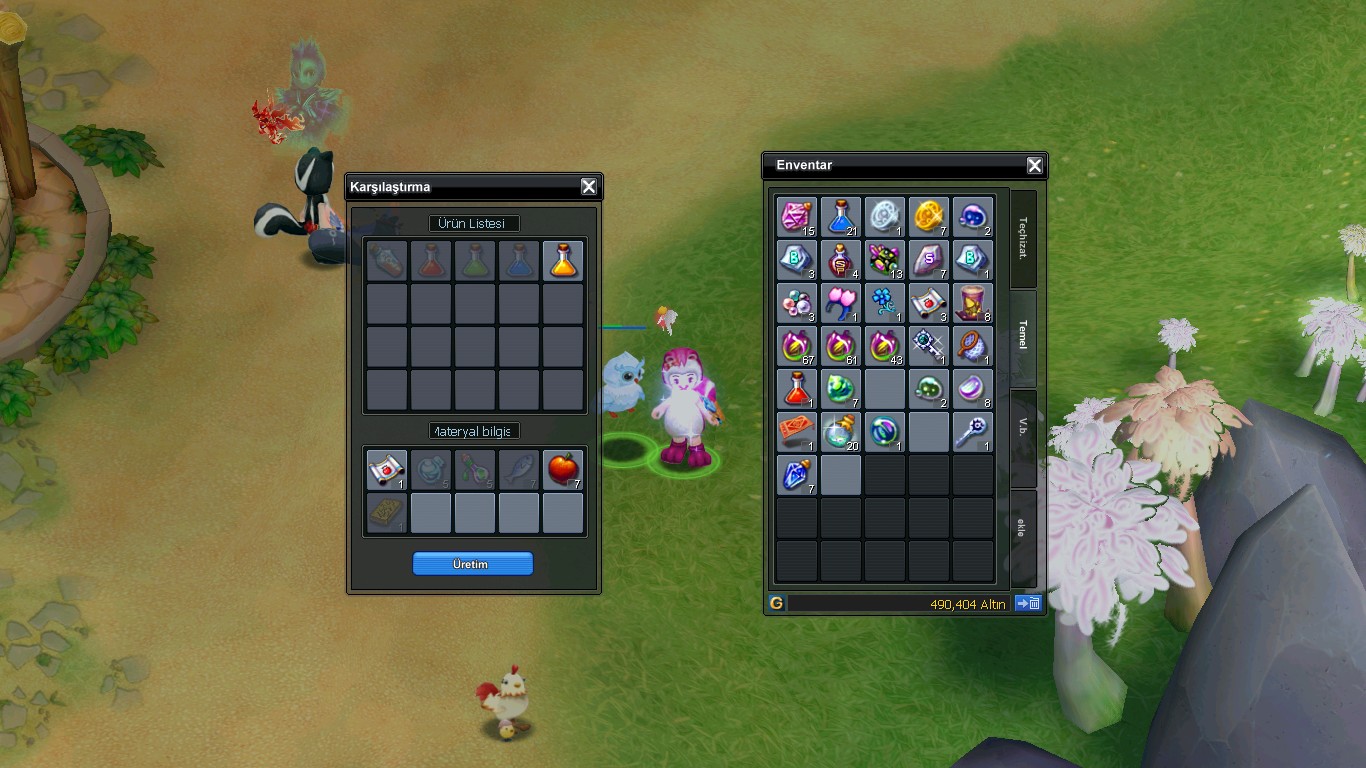This screenshot has width=1366, height=768.
Task: Click the blue arrow button beside Altın
Action: [1028, 603]
